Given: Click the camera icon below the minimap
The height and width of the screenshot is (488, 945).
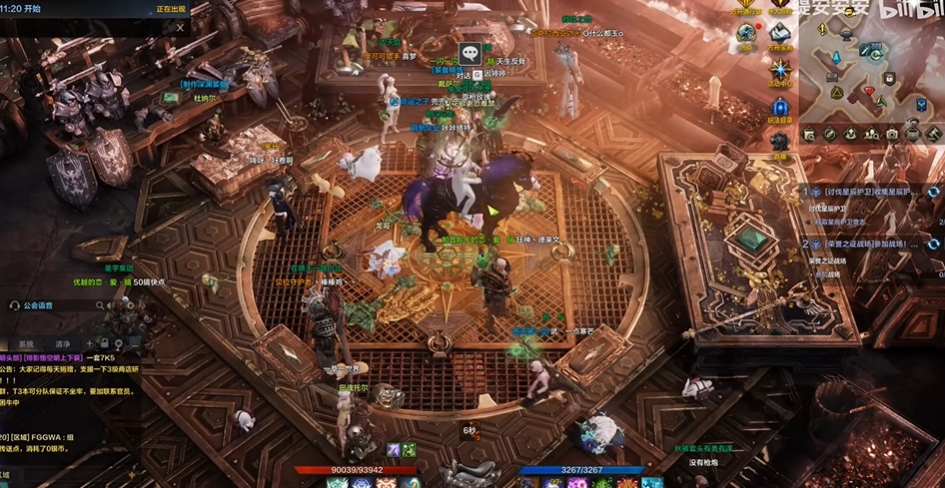Looking at the screenshot, I should point(891,134).
